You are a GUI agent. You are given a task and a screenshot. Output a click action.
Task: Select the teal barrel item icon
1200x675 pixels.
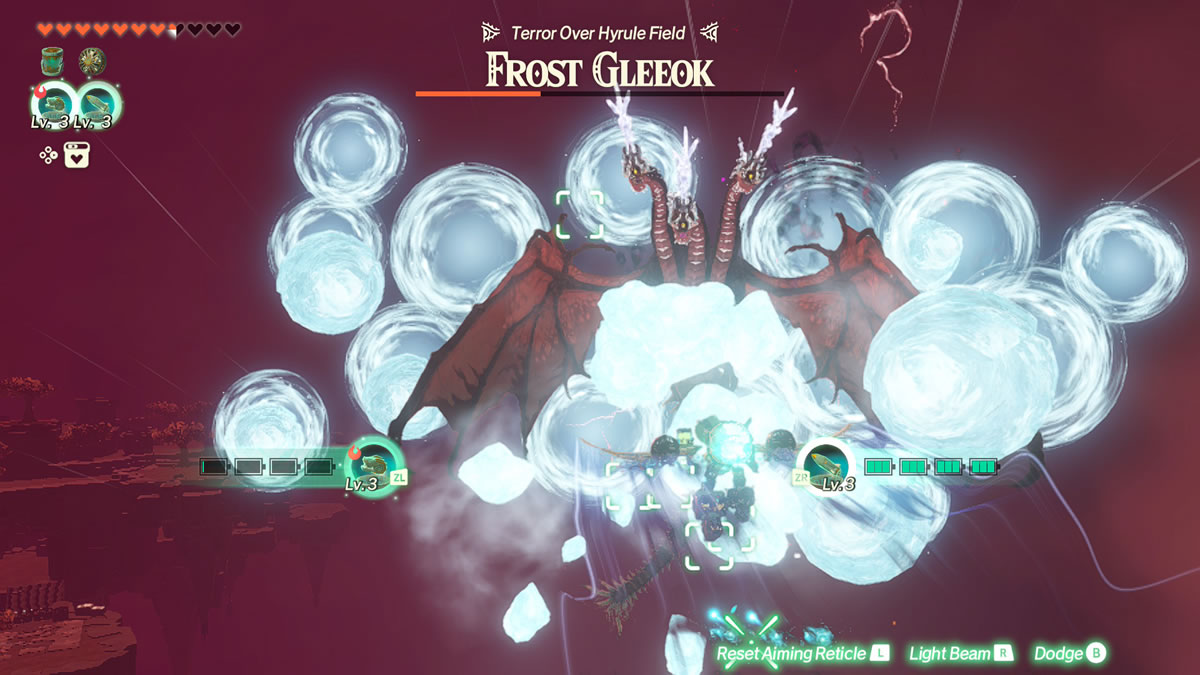(53, 62)
